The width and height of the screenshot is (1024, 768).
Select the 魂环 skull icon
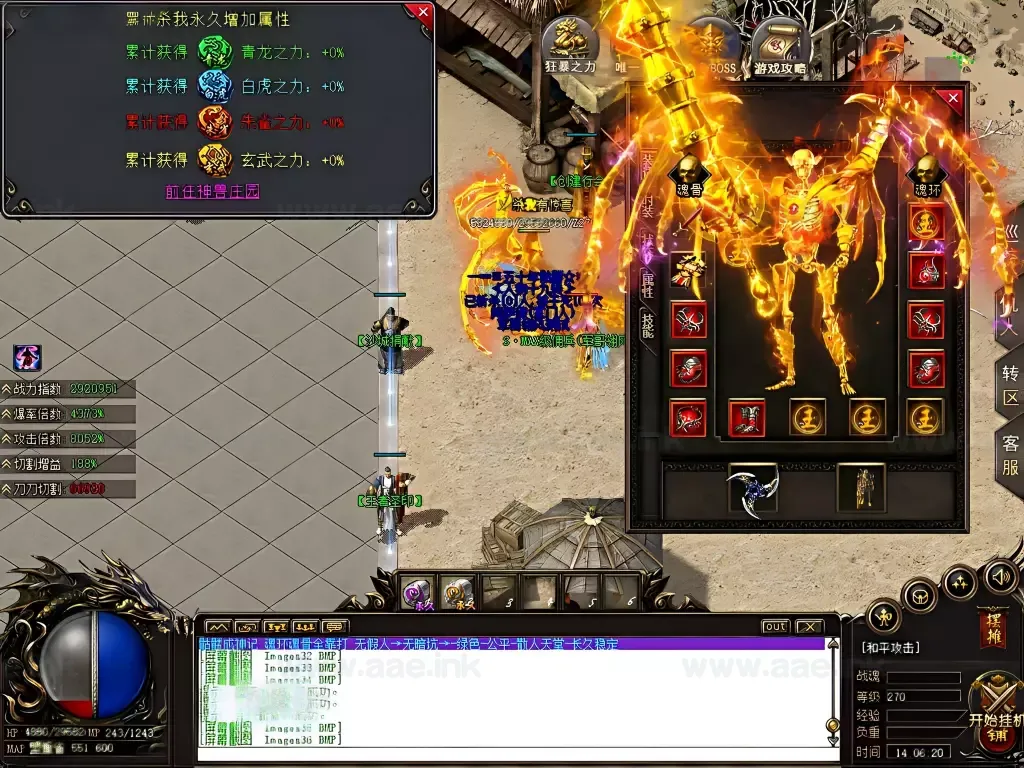[x=926, y=174]
